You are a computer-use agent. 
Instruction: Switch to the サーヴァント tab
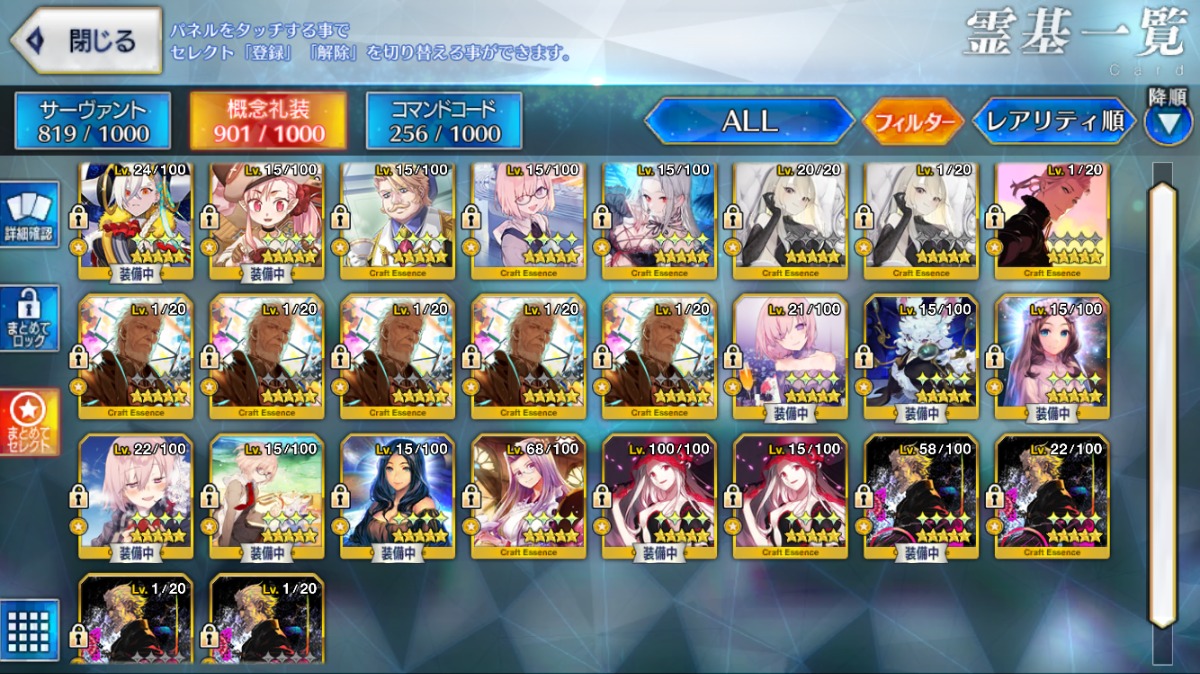pos(93,121)
